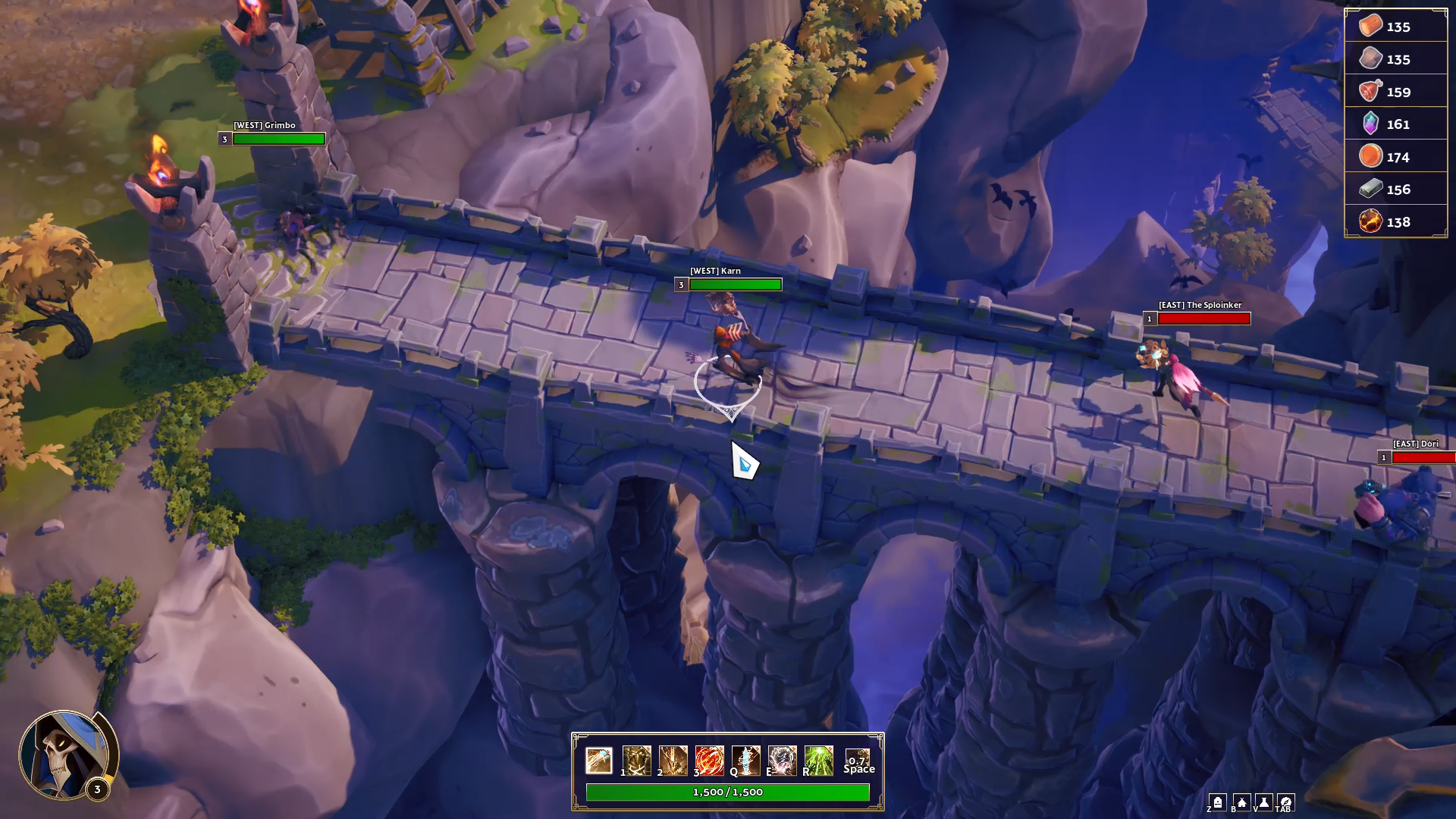Select the meat ham resource row
Screen dimensions: 1456x819
coord(1395,92)
